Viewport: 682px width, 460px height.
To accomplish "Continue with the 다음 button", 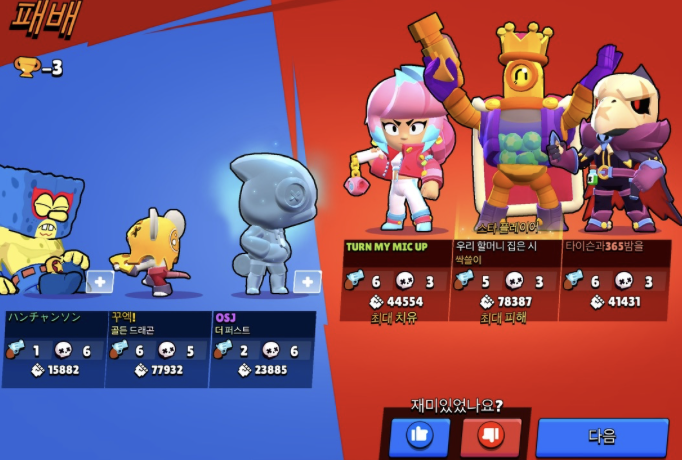I will click(x=602, y=437).
